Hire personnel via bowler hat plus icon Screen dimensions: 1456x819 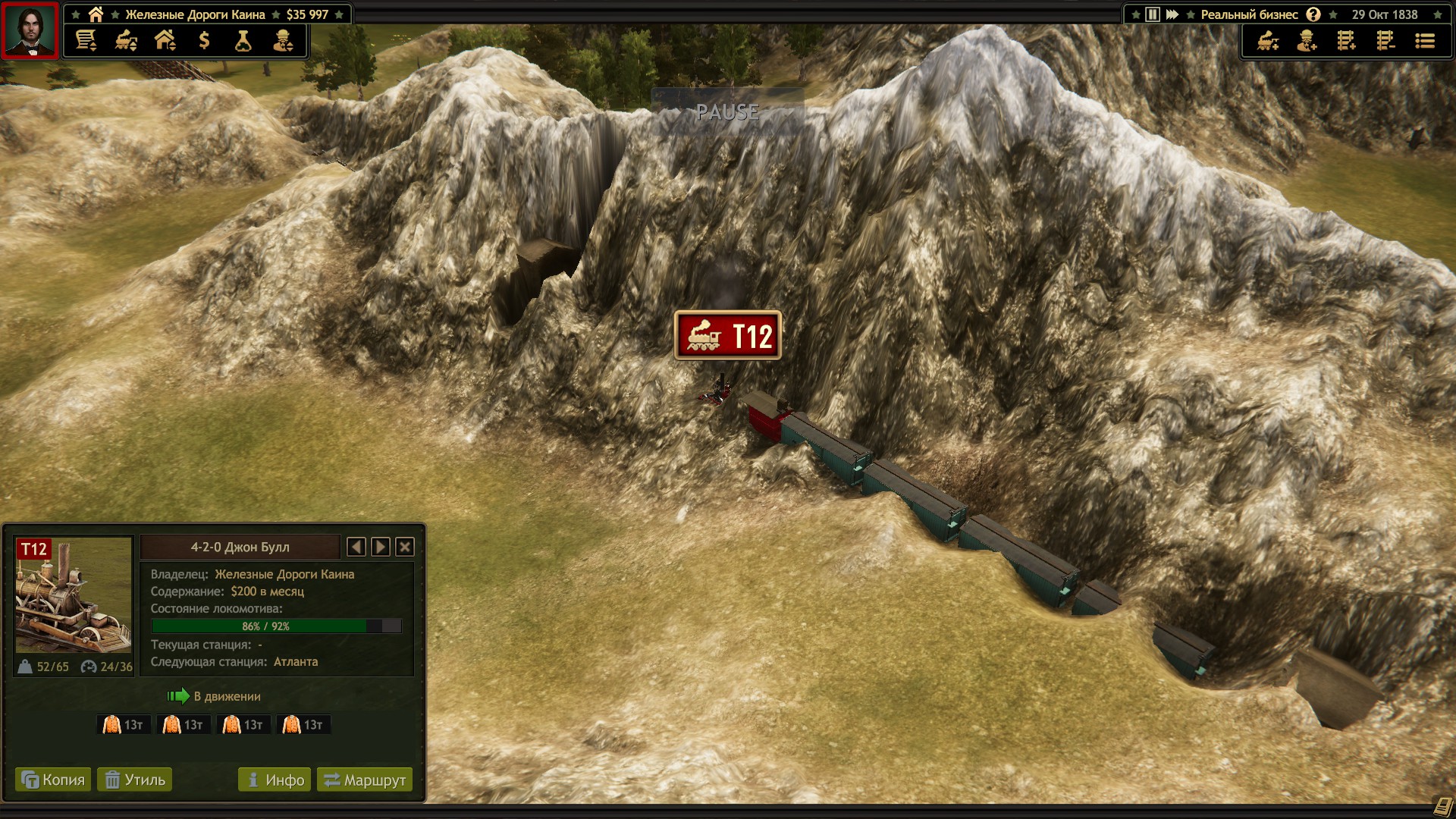[1307, 41]
